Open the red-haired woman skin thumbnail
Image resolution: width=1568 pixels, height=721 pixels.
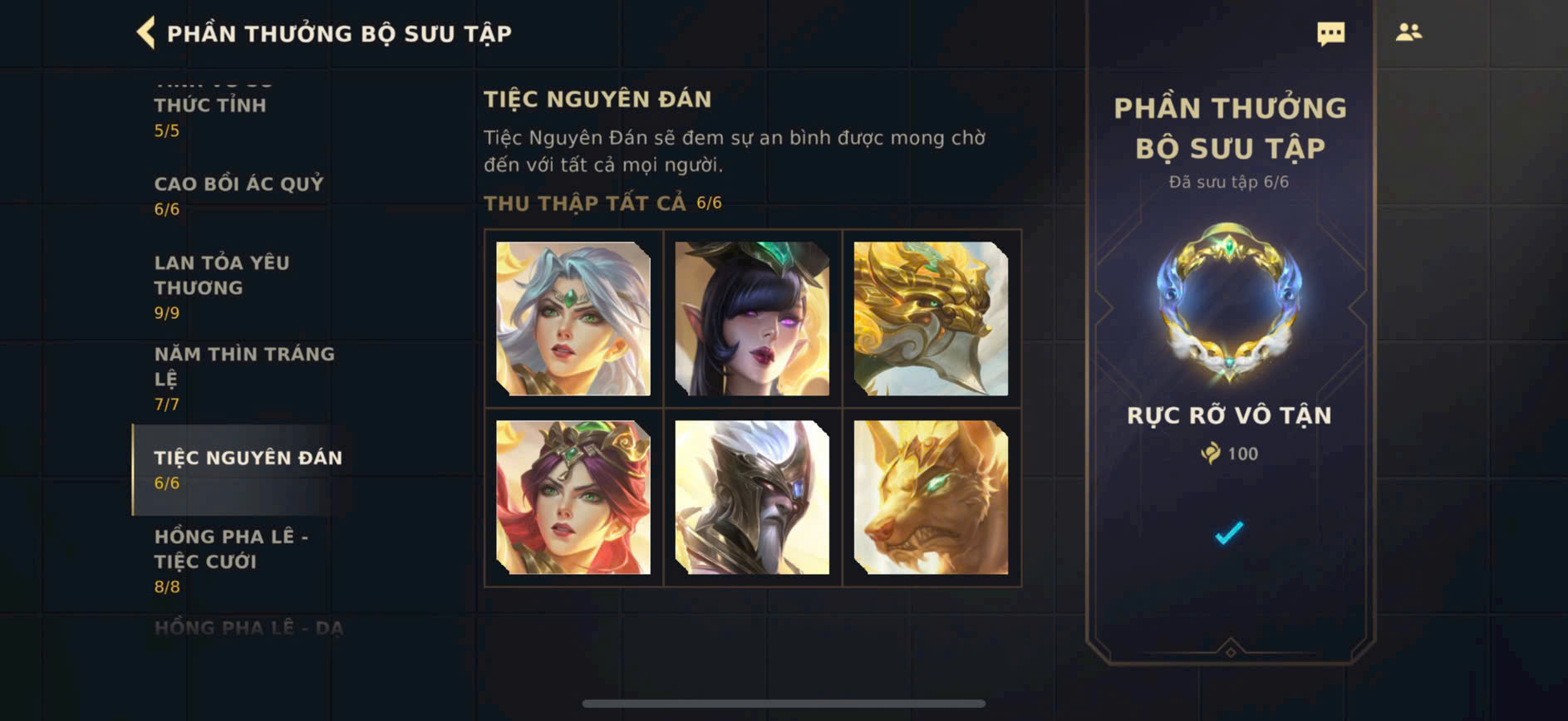tap(573, 498)
